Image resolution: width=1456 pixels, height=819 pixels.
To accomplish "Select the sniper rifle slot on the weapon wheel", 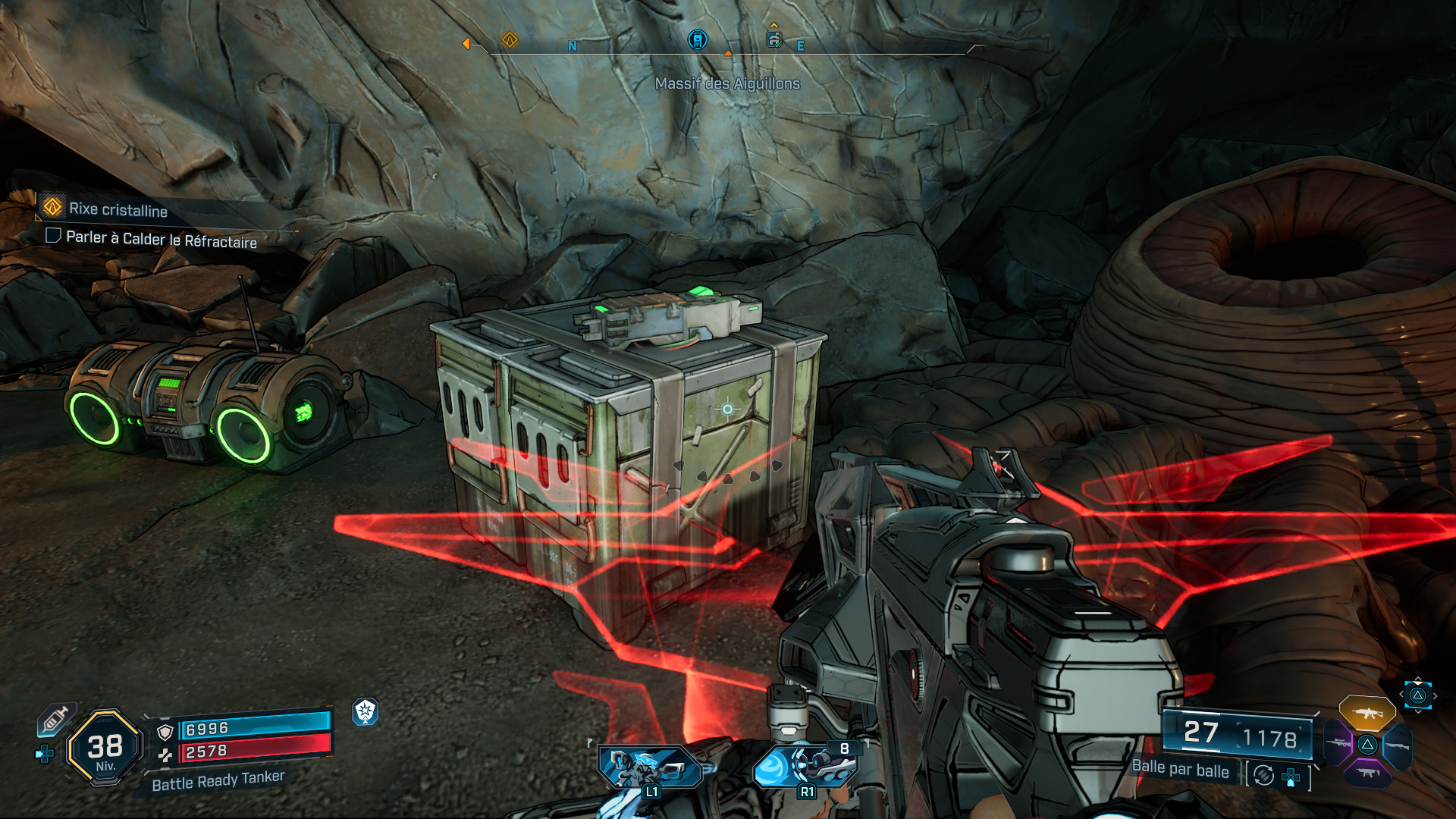I will pyautogui.click(x=1339, y=744).
